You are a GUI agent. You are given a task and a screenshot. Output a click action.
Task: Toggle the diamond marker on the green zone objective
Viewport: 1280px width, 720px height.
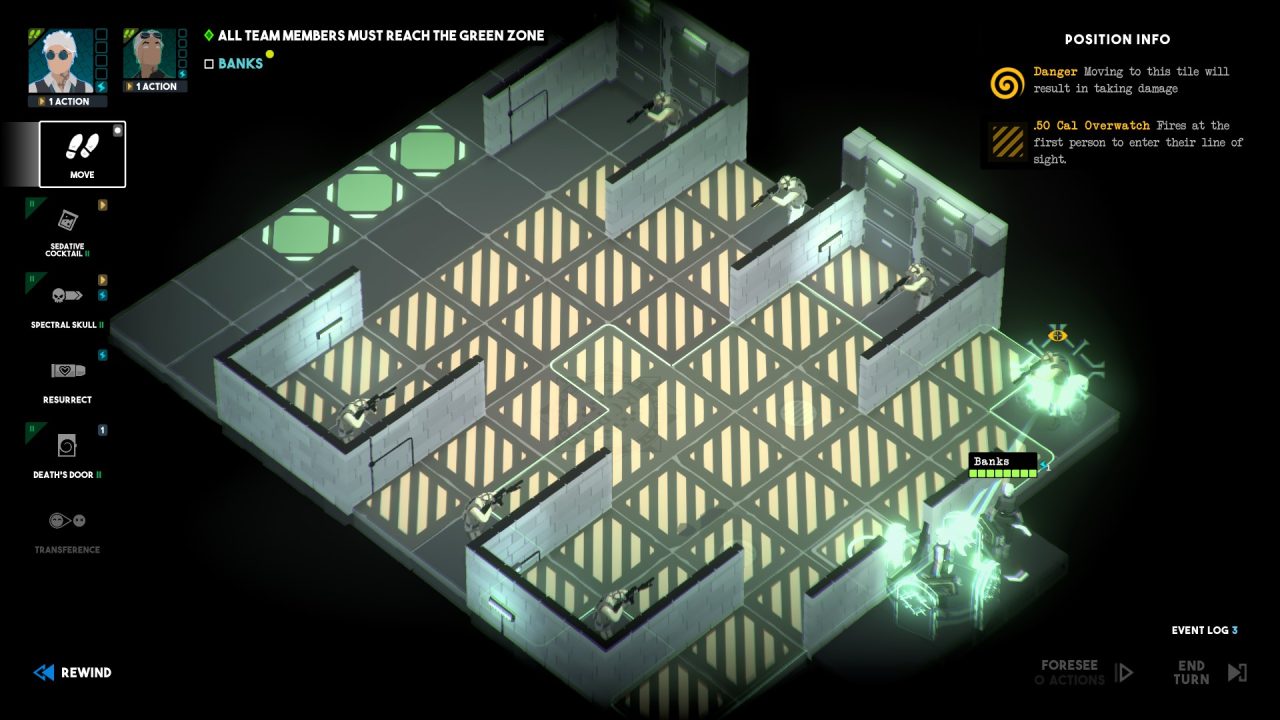(208, 34)
